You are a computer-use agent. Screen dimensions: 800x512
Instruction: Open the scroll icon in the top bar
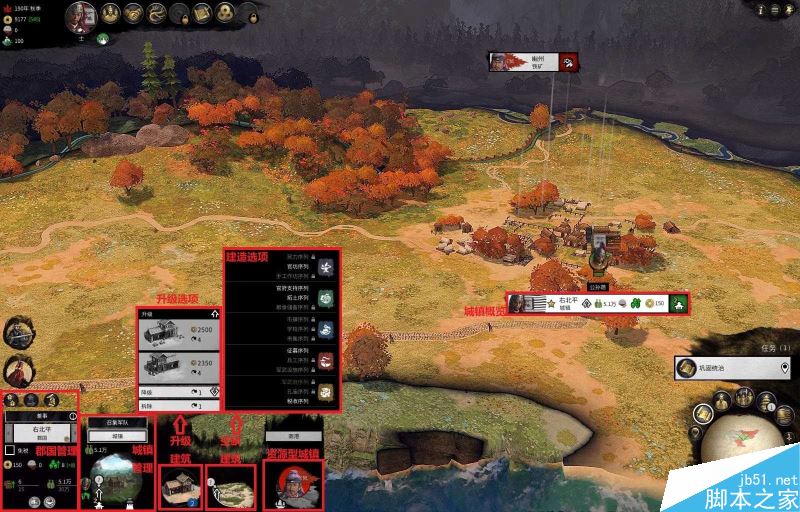click(x=202, y=14)
